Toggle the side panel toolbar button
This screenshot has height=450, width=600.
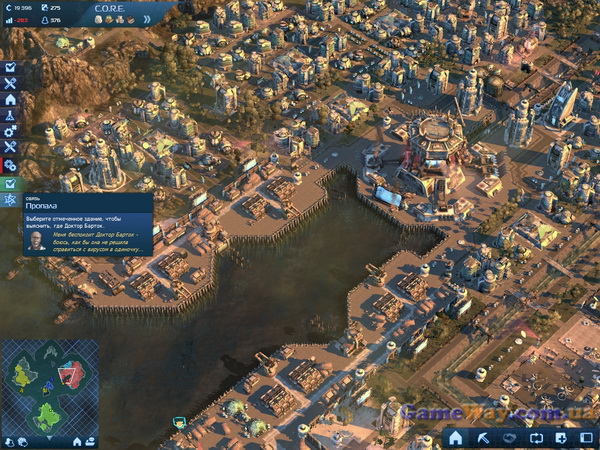tap(587, 438)
